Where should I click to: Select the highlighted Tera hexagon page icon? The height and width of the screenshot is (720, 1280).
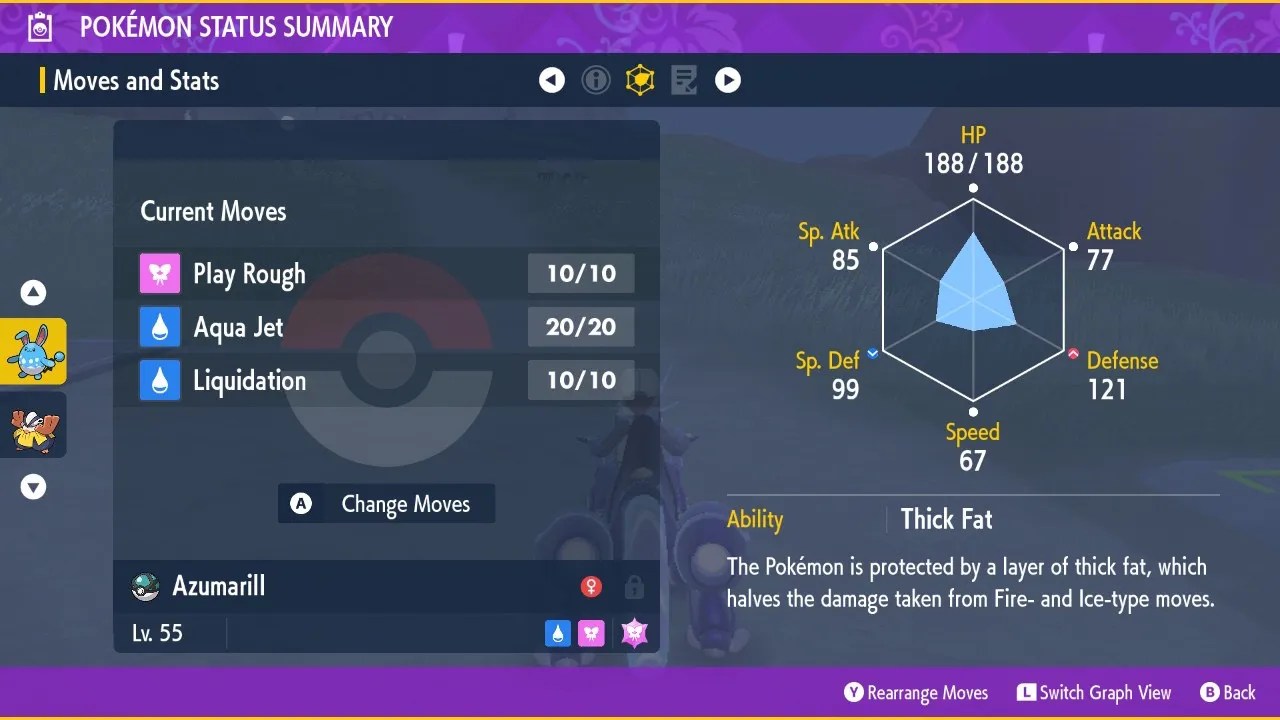click(640, 80)
